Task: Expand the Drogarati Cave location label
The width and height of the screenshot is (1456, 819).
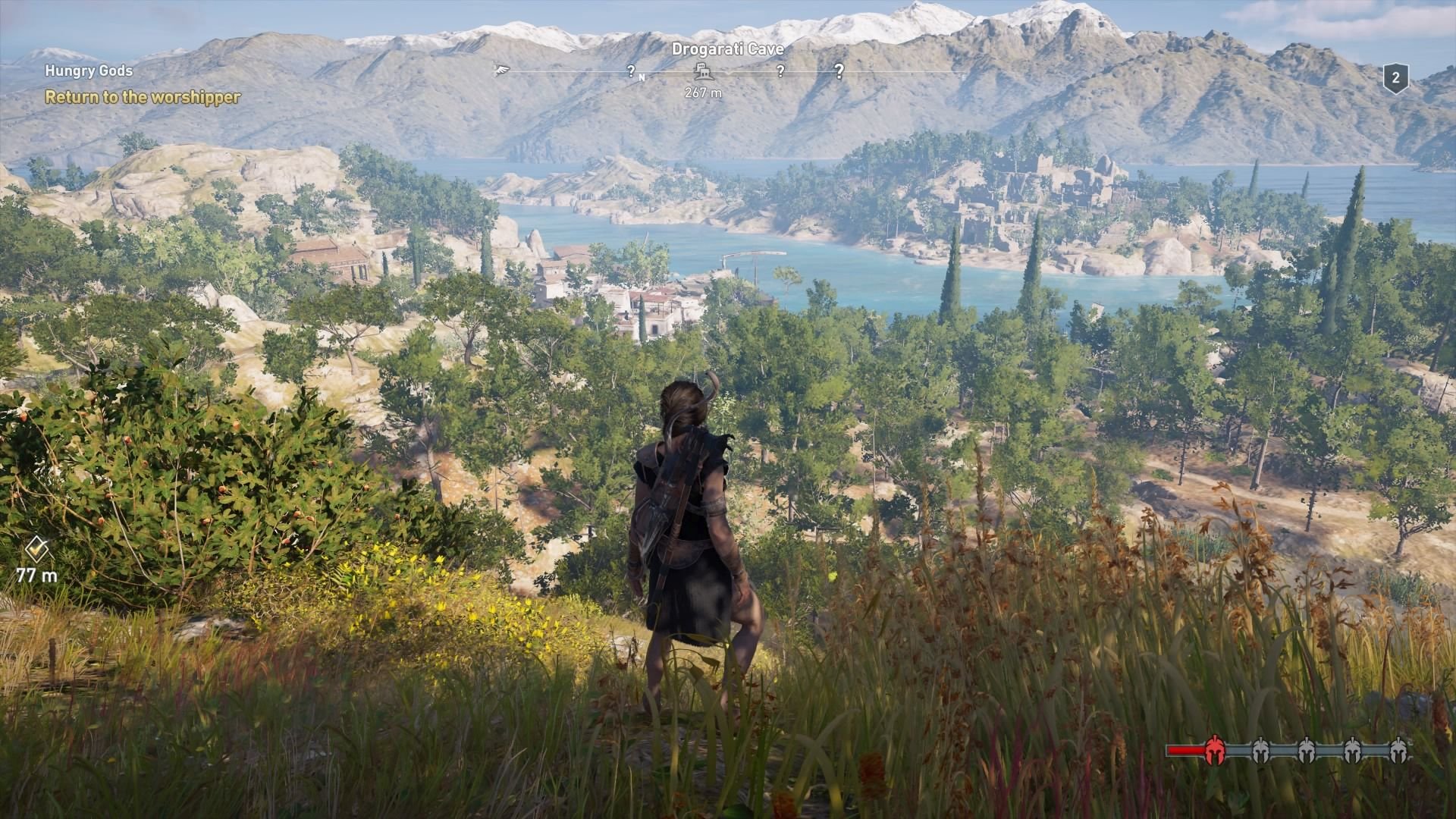Action: (x=727, y=49)
